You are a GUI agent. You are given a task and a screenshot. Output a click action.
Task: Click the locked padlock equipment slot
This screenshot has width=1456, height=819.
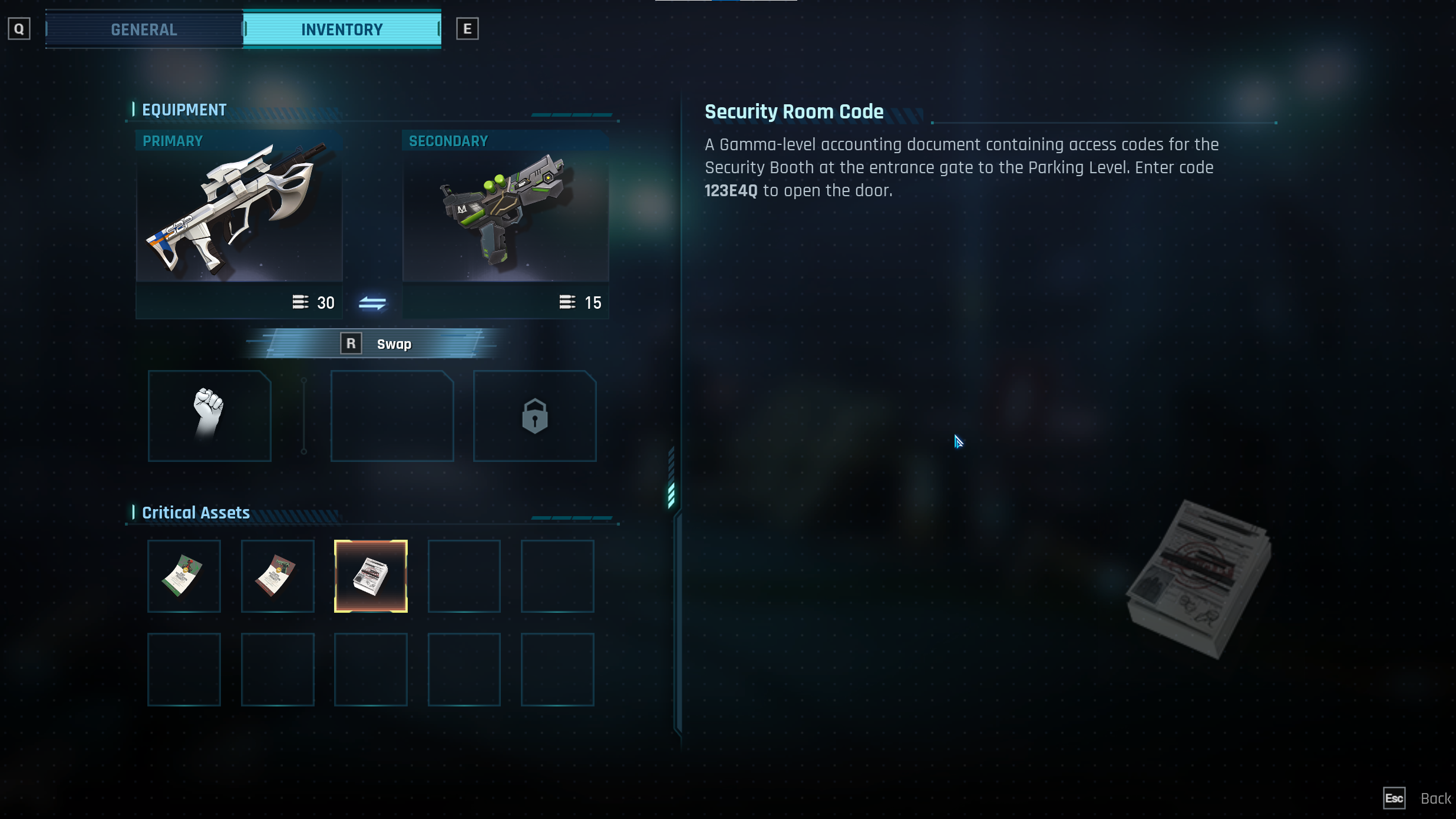point(534,415)
